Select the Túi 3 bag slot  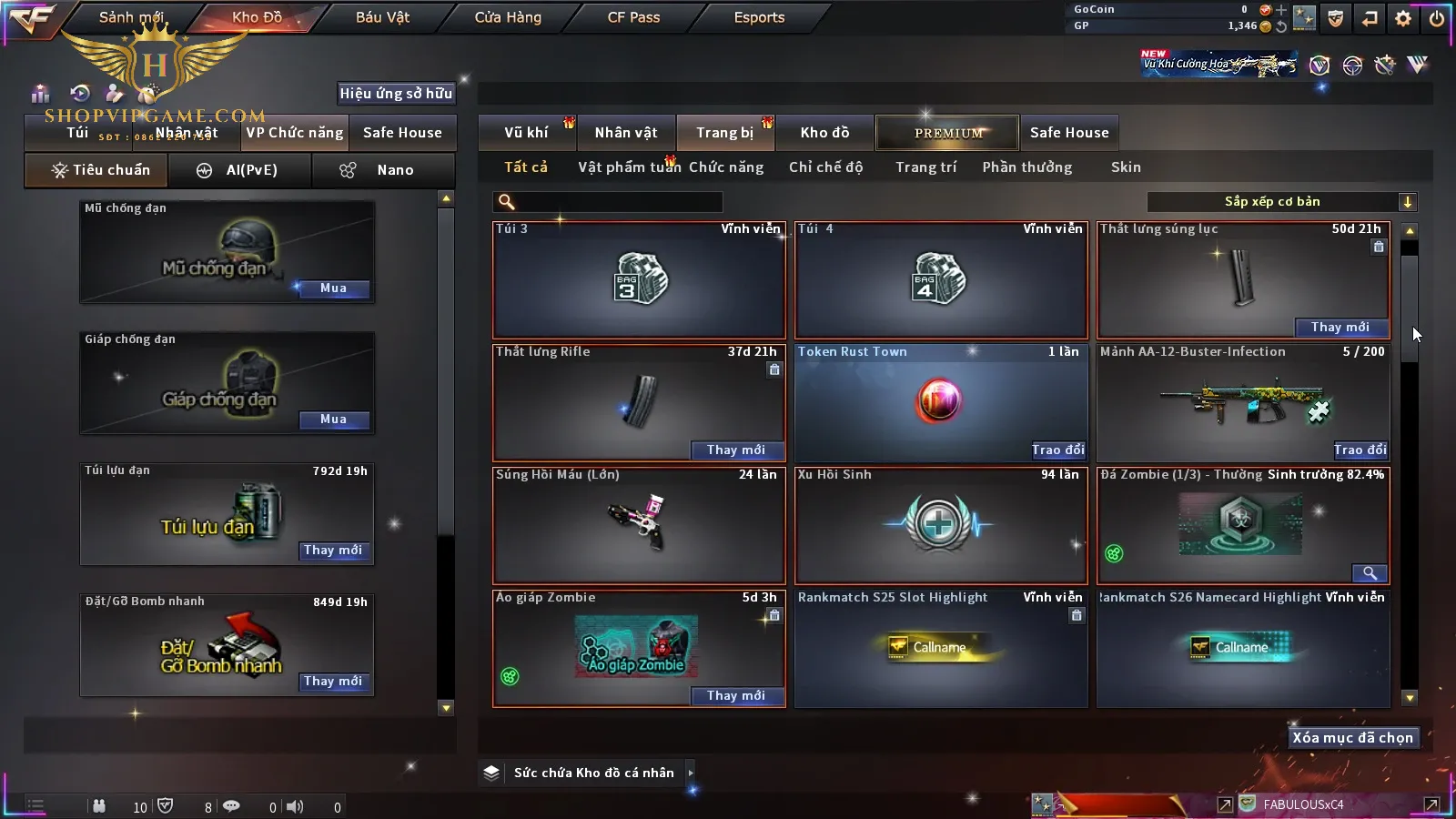(639, 280)
